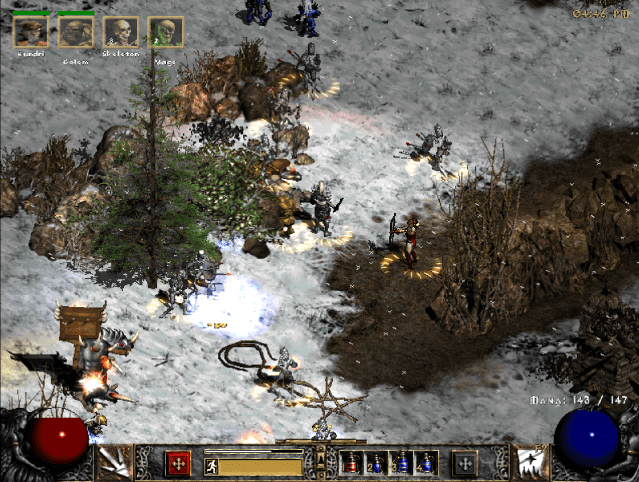Toggle the run/walk button
This screenshot has height=482, width=639.
211,465
